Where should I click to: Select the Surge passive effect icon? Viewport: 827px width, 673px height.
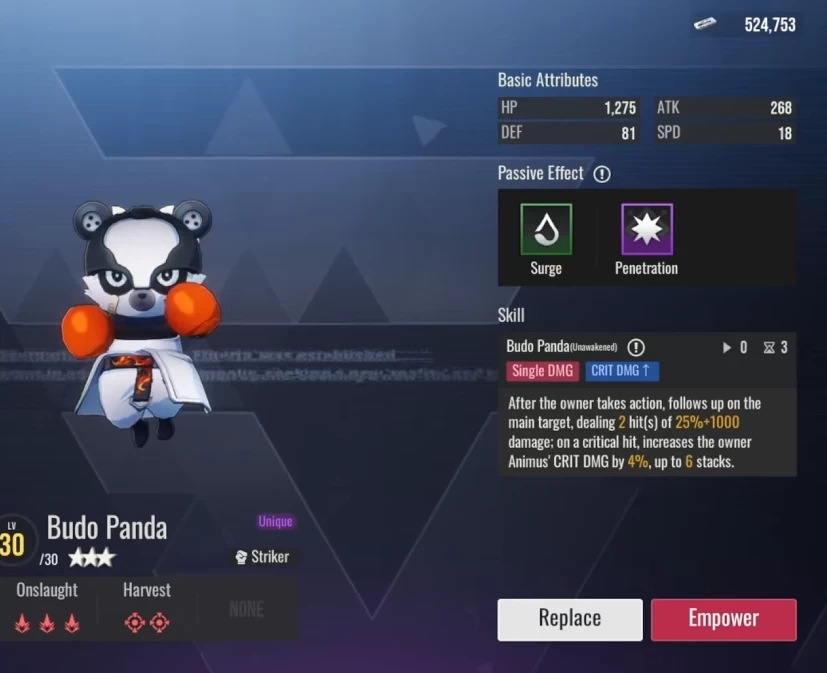point(546,229)
